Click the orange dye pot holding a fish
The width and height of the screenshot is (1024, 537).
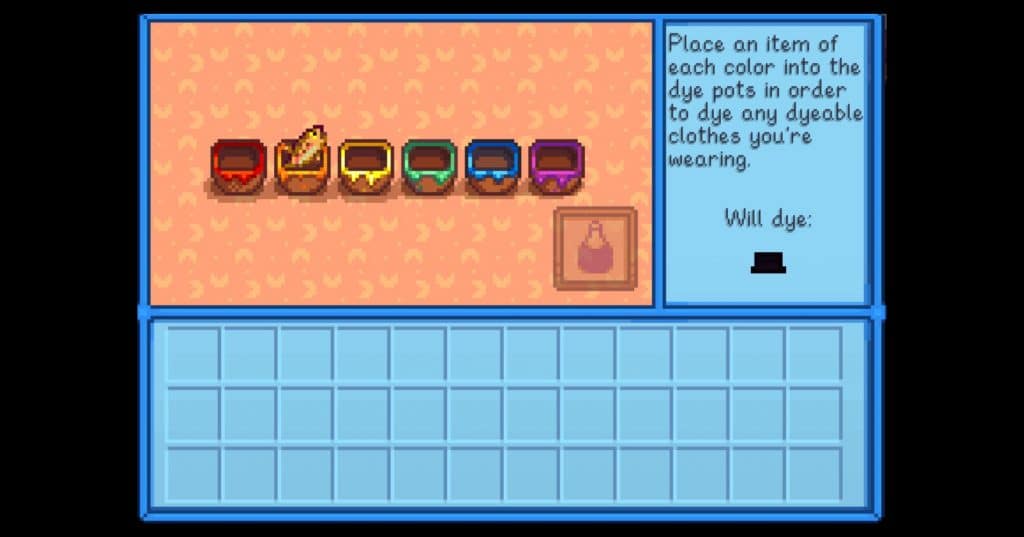(x=303, y=166)
